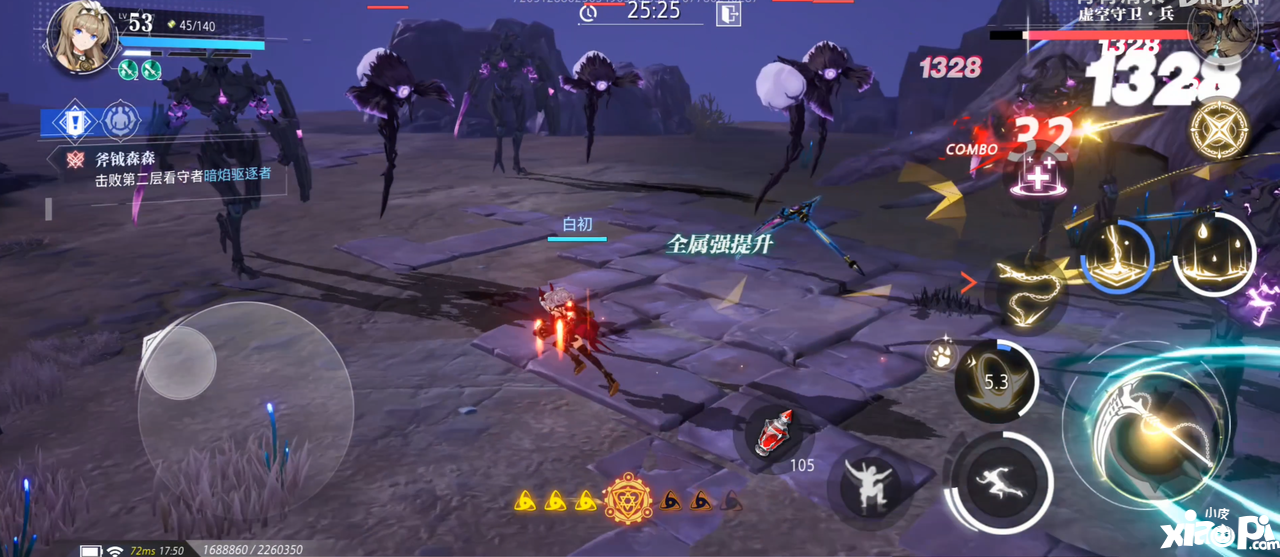Viewport: 1280px width, 557px height.
Task: Switch to the team members tab
Action: point(119,122)
